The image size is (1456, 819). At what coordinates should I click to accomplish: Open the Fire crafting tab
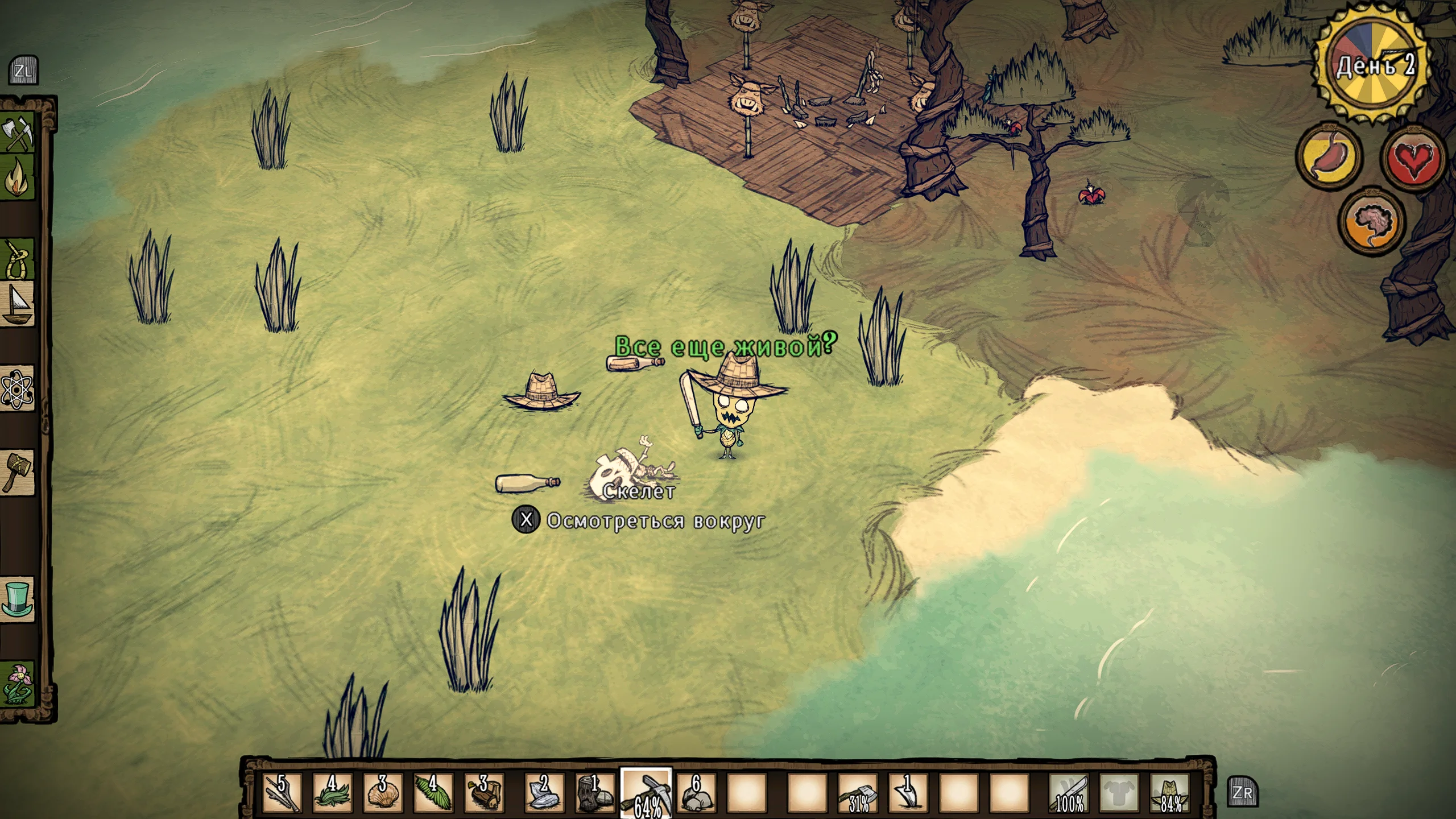click(18, 179)
